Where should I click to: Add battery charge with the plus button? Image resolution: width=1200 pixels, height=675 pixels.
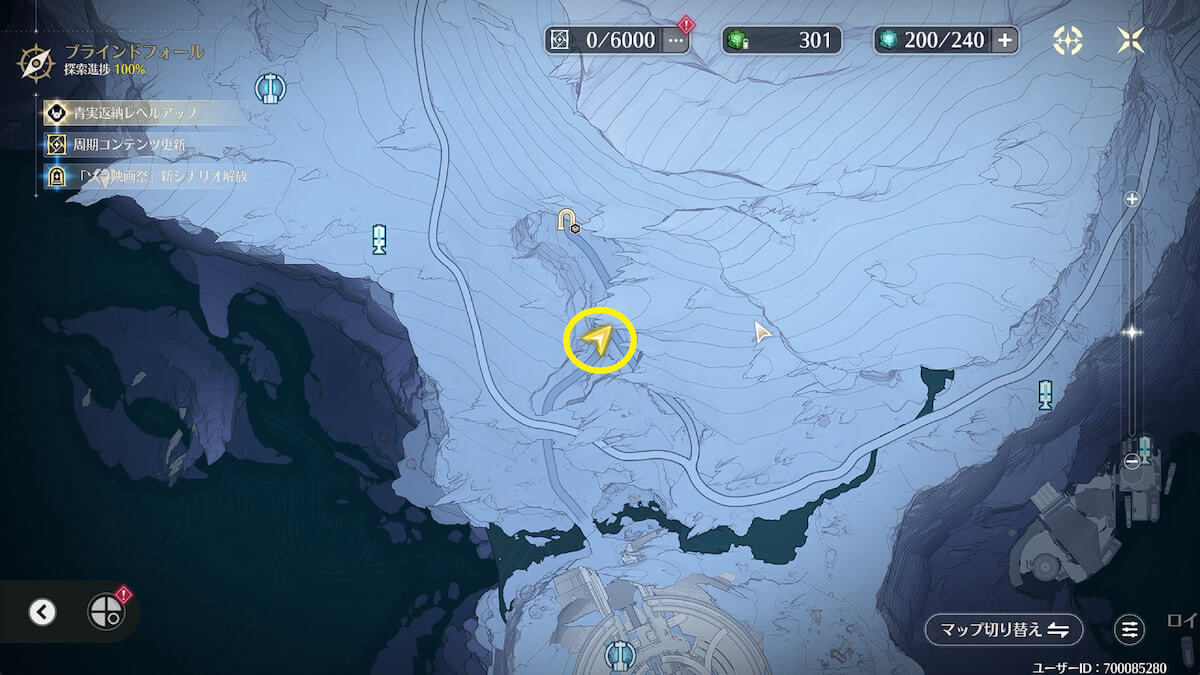(x=1005, y=40)
